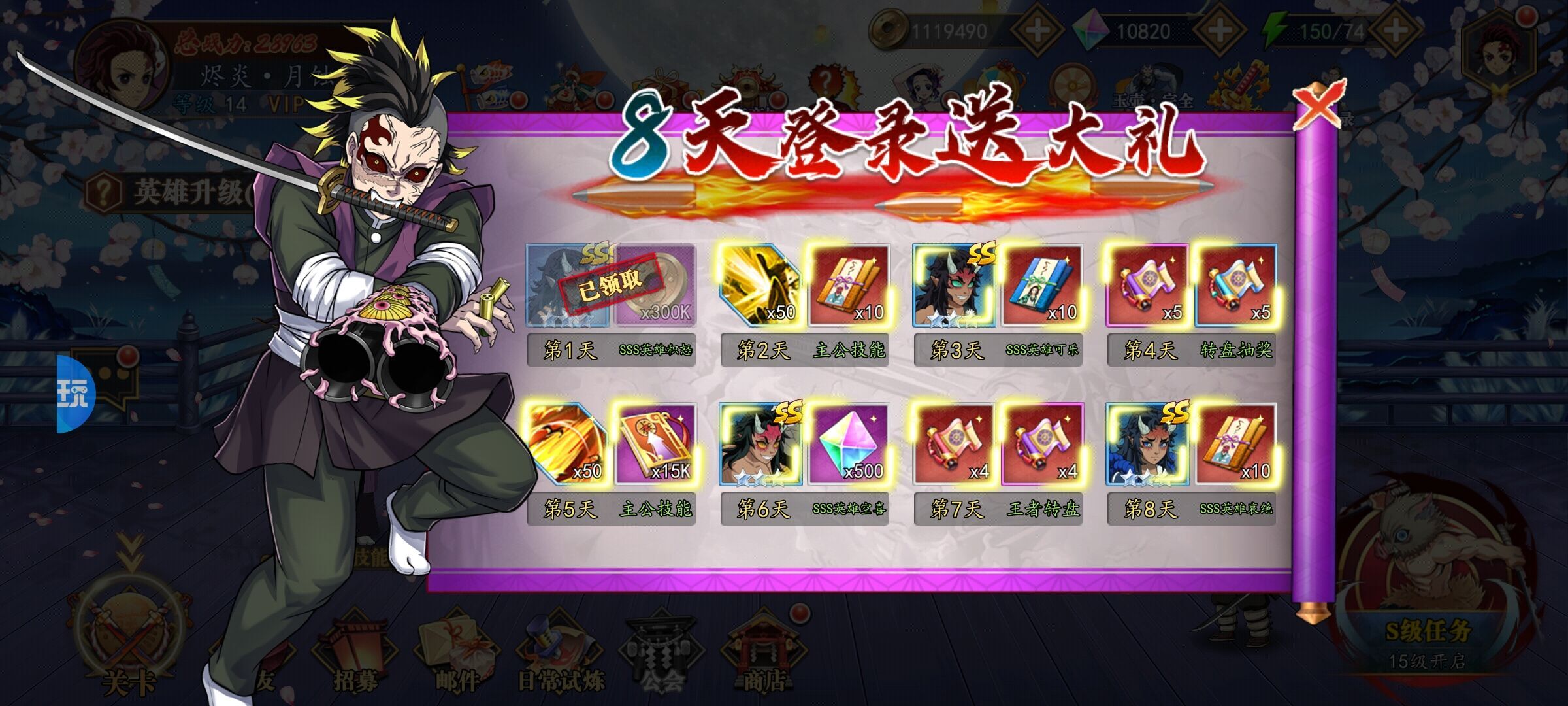Screen dimensions: 1568x706
Task: Refill stamina energy with plus button
Action: tap(1396, 30)
